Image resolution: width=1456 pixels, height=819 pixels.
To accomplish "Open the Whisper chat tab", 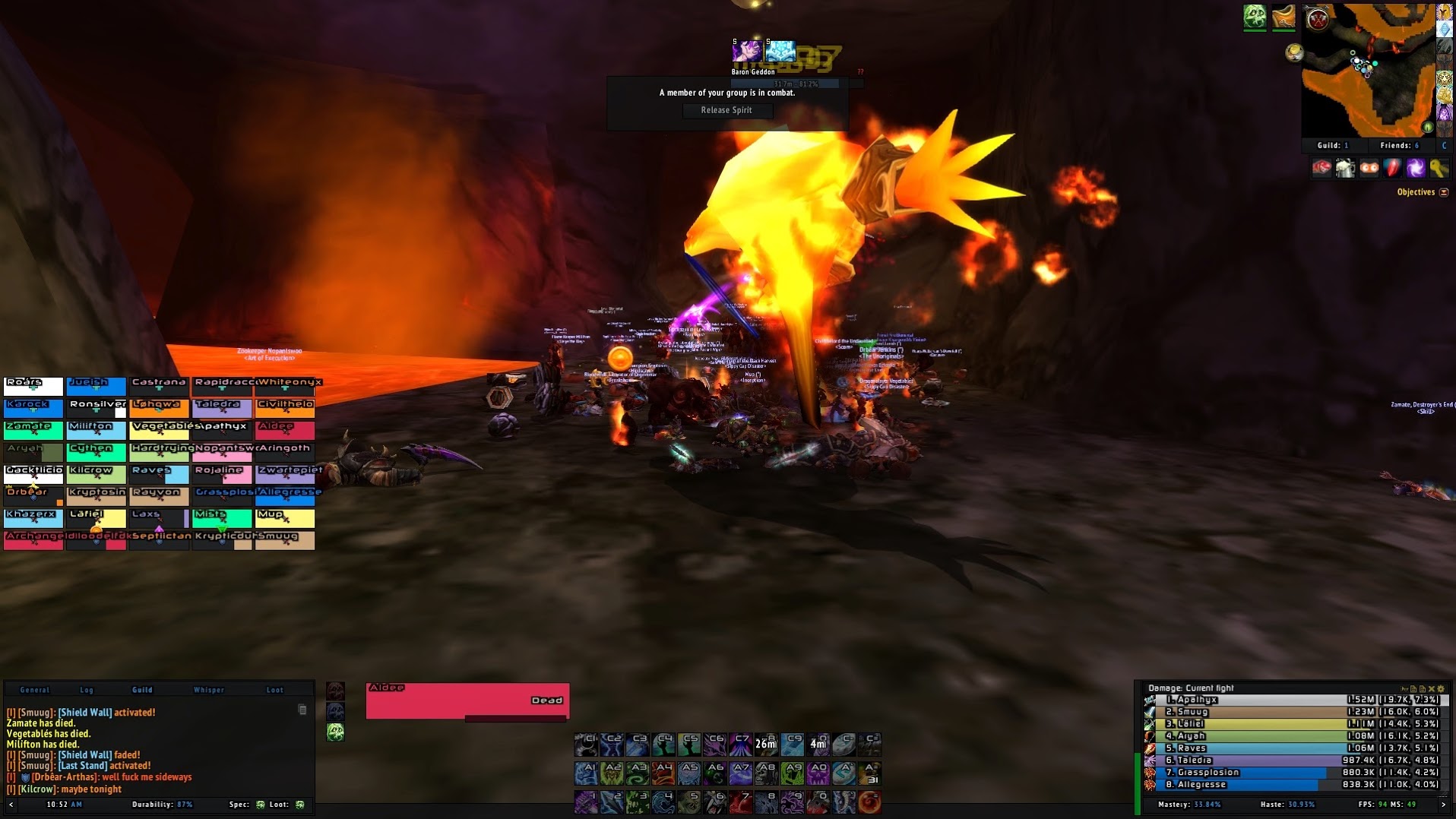I will click(209, 690).
